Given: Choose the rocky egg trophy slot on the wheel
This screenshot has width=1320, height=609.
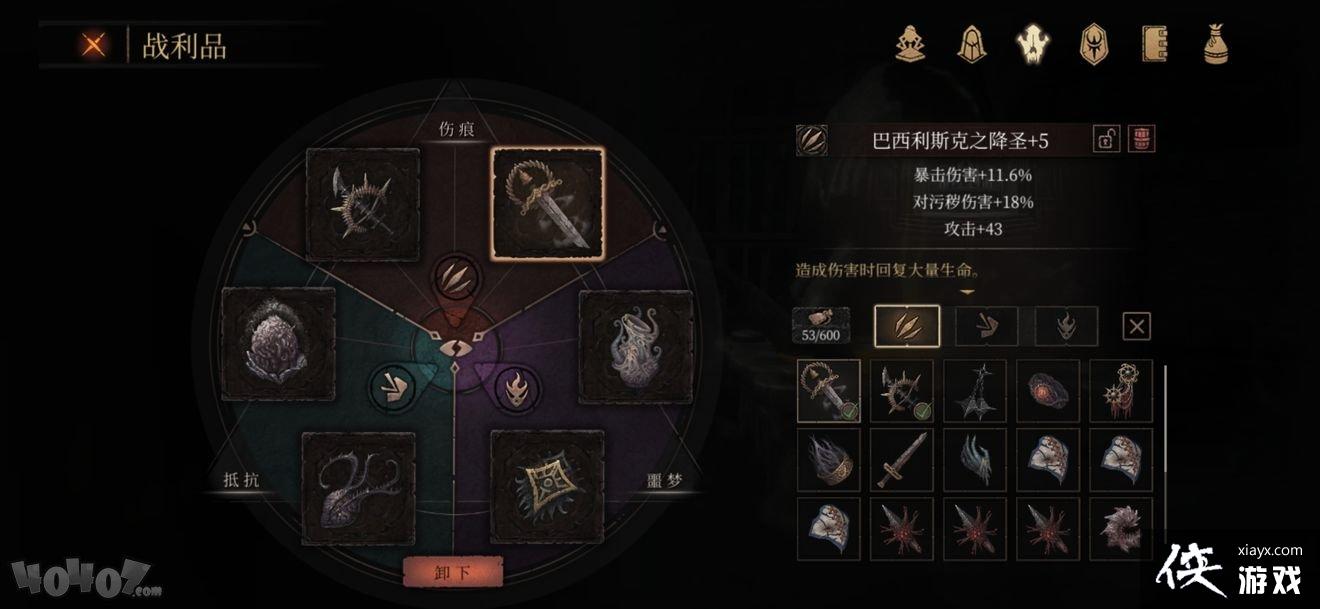Looking at the screenshot, I should 278,344.
